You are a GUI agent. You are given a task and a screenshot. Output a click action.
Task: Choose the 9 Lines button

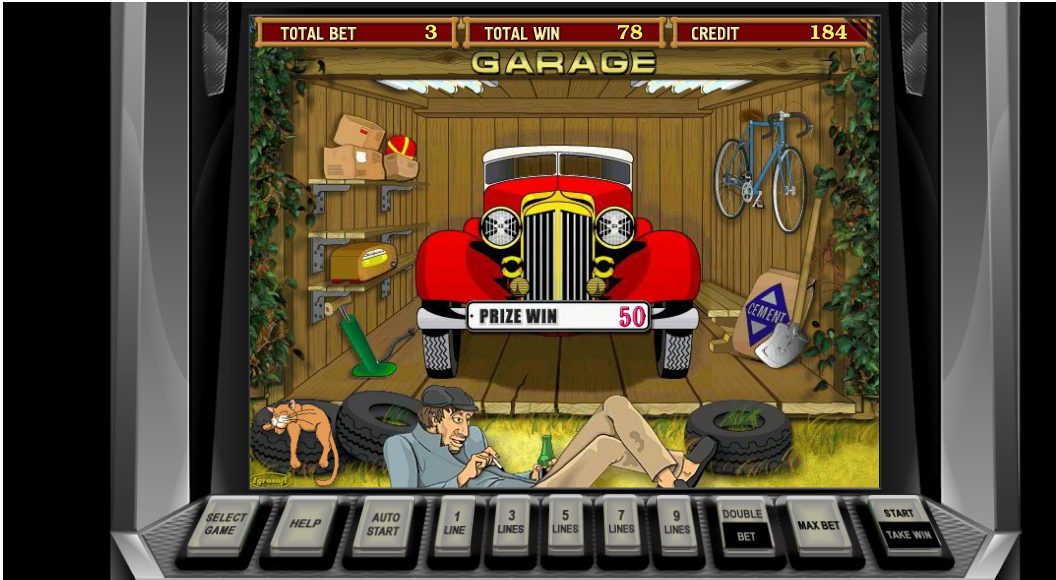pos(676,524)
